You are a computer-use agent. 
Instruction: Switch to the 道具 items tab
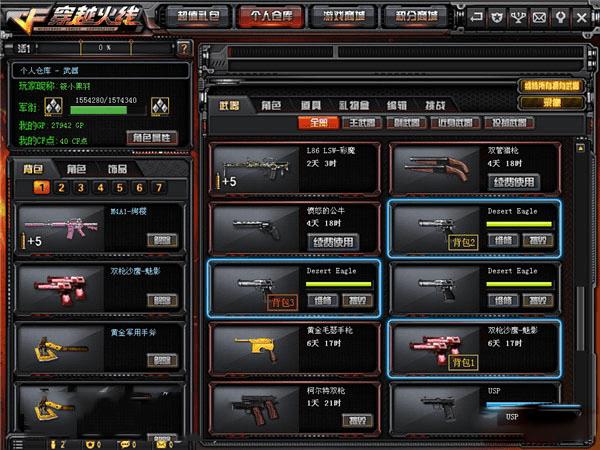pyautogui.click(x=311, y=105)
